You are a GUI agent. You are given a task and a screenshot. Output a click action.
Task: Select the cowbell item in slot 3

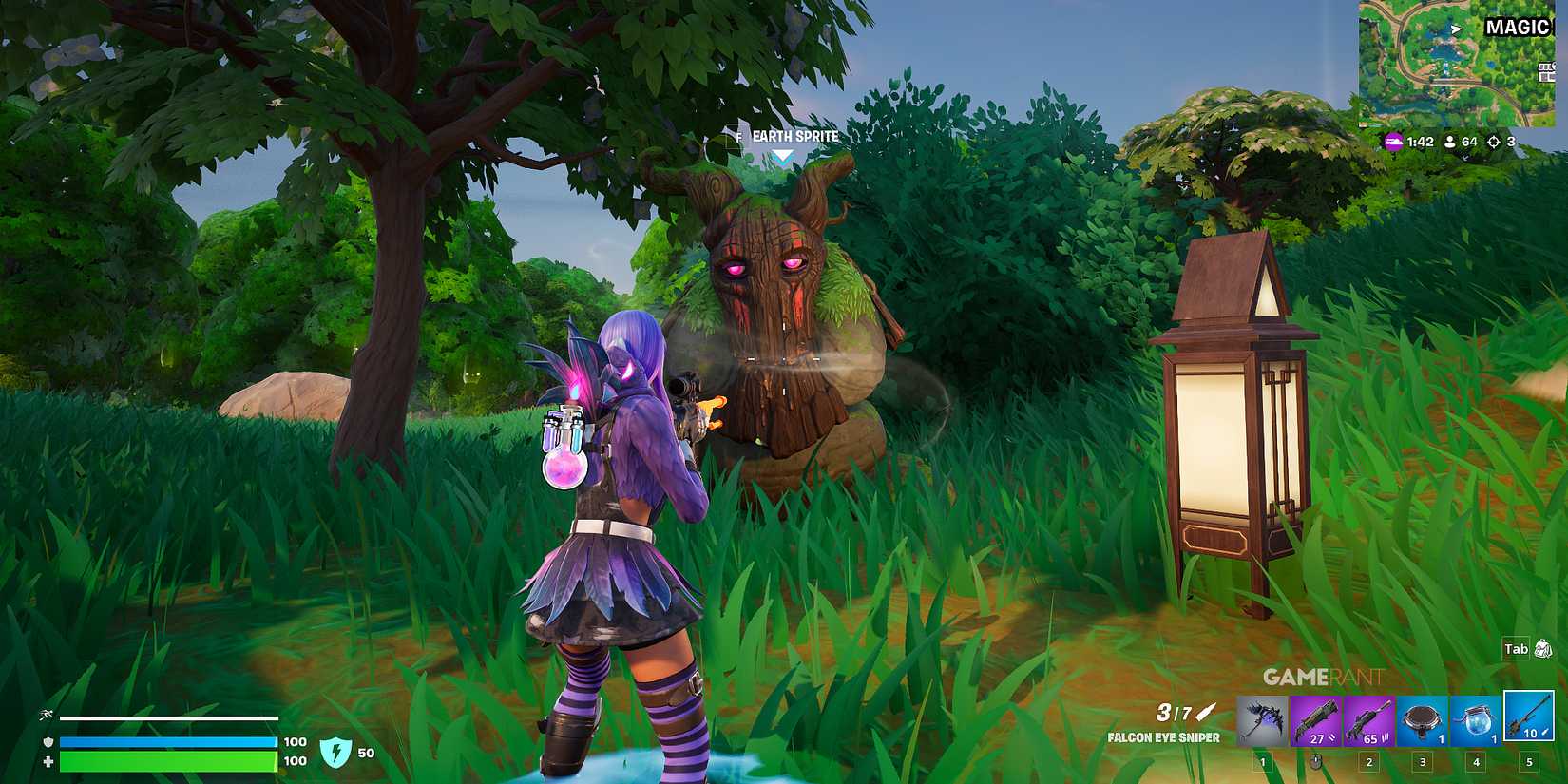point(1421,719)
